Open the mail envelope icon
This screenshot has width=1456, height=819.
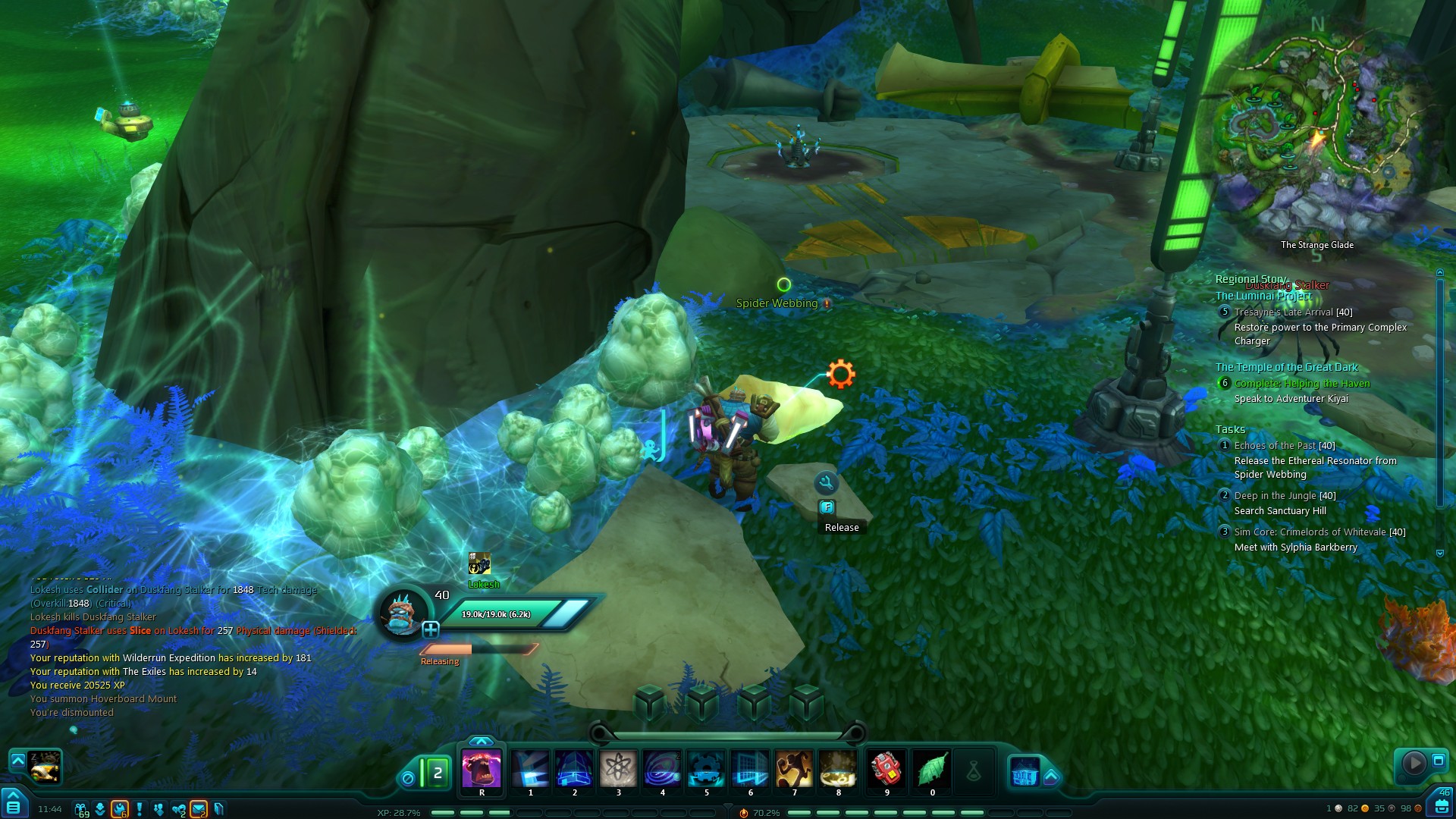199,809
